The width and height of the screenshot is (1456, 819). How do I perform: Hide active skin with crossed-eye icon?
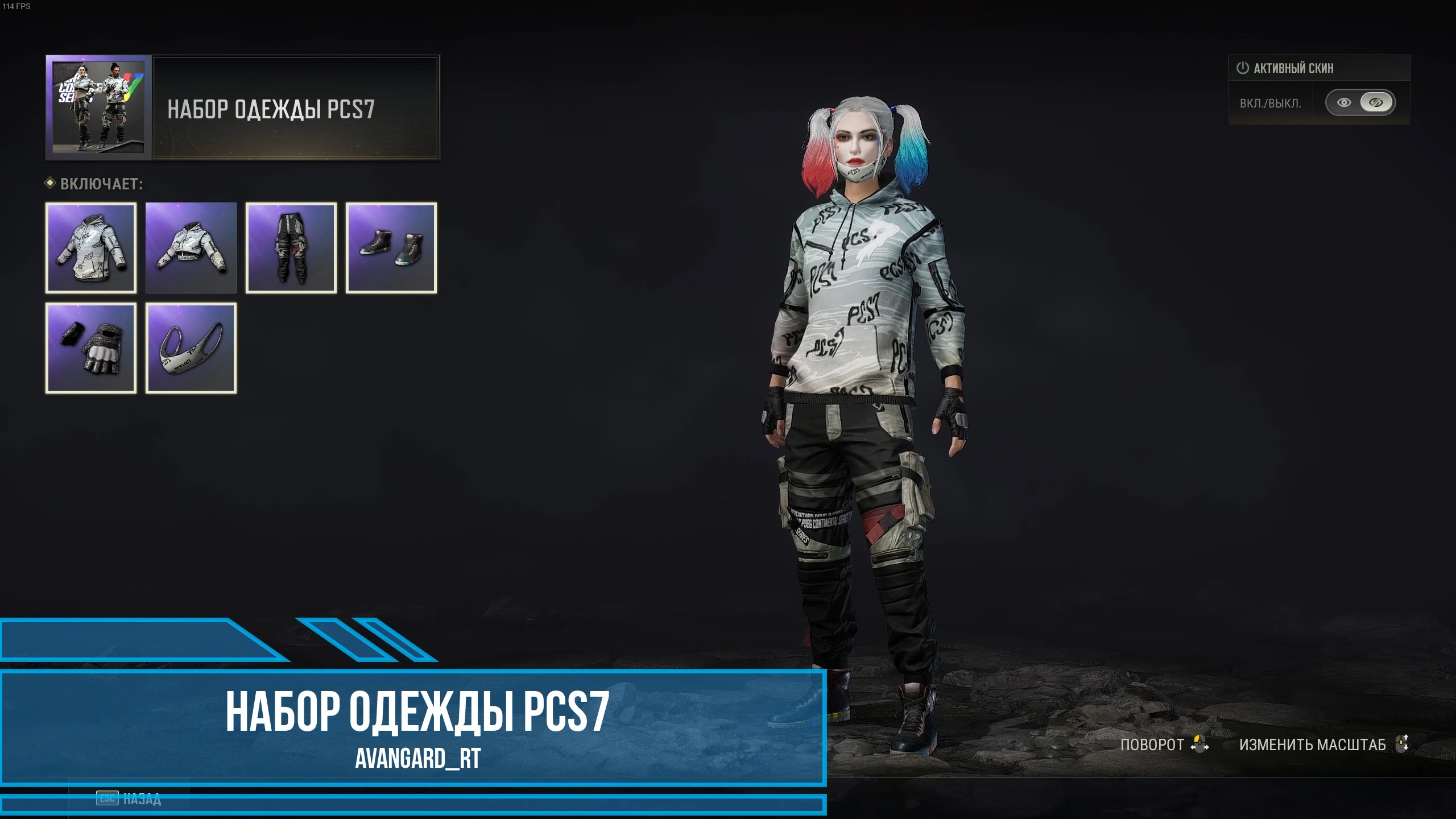click(x=1376, y=103)
